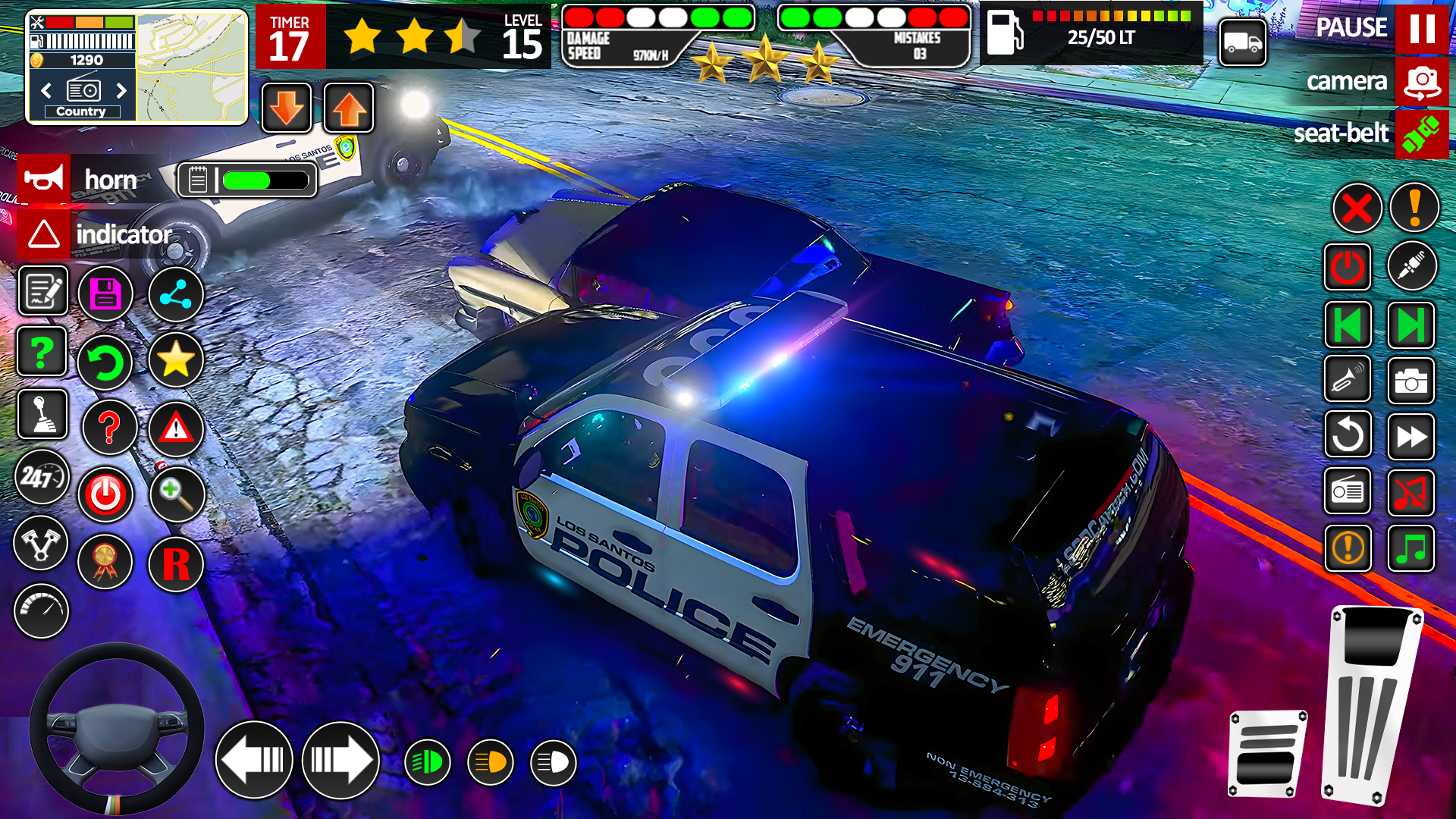
Task: Toggle the orange fog lights
Action: (x=491, y=761)
